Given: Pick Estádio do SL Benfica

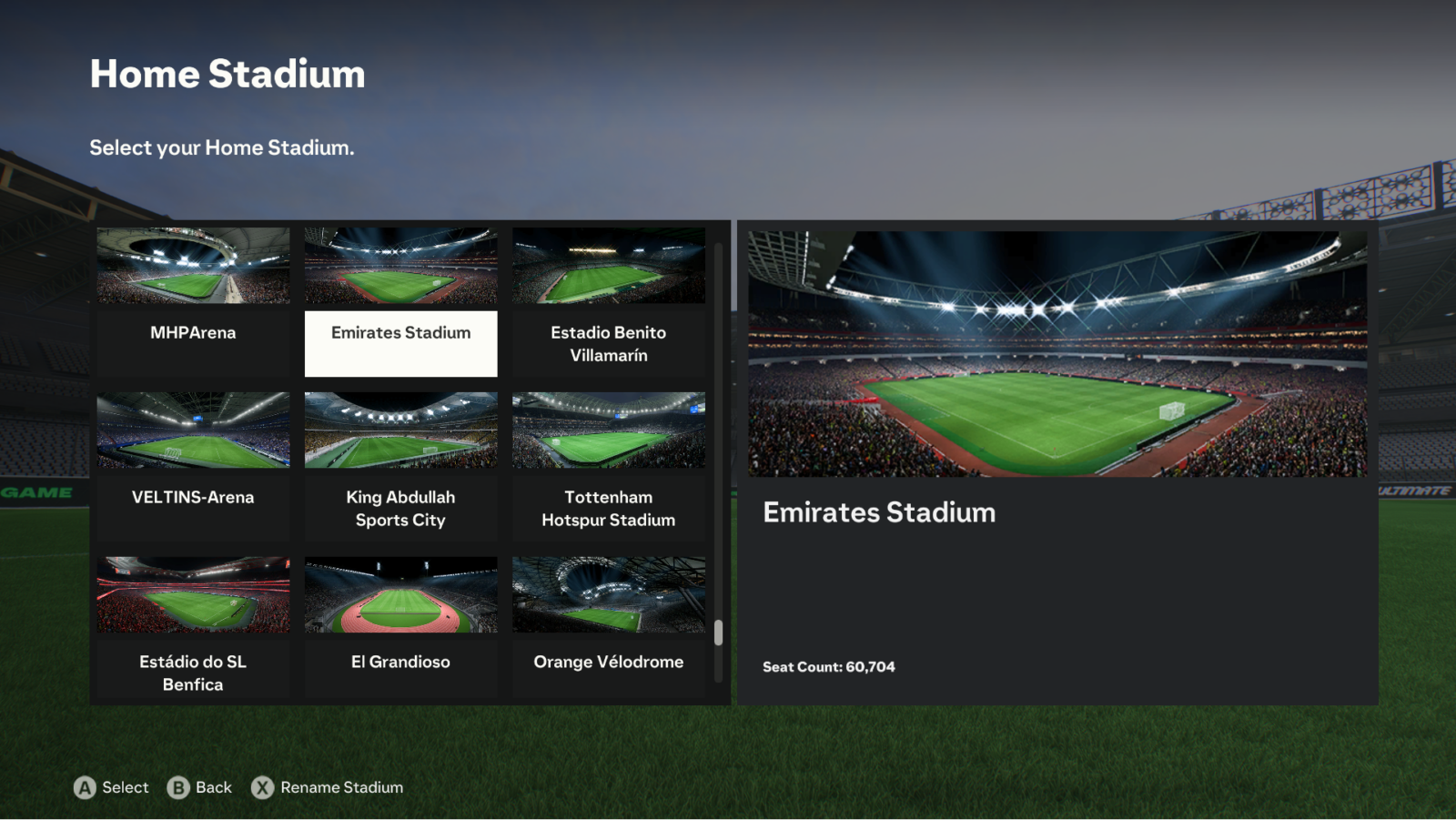Looking at the screenshot, I should coord(193,628).
